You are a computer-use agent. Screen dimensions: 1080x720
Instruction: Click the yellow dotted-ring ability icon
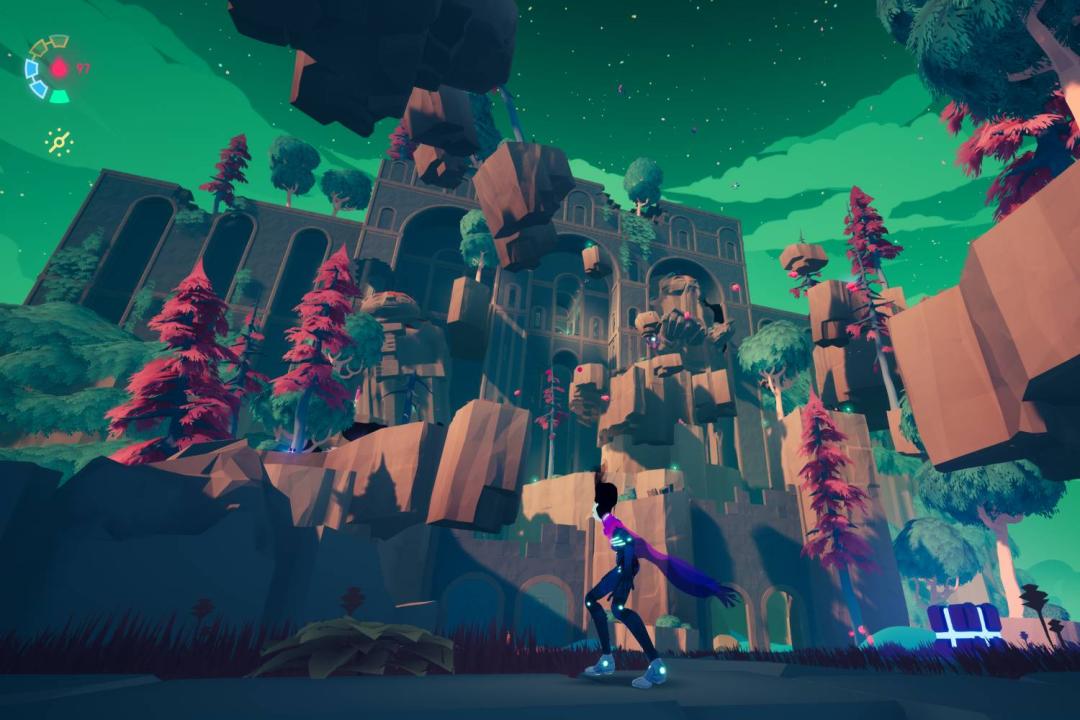pyautogui.click(x=59, y=142)
